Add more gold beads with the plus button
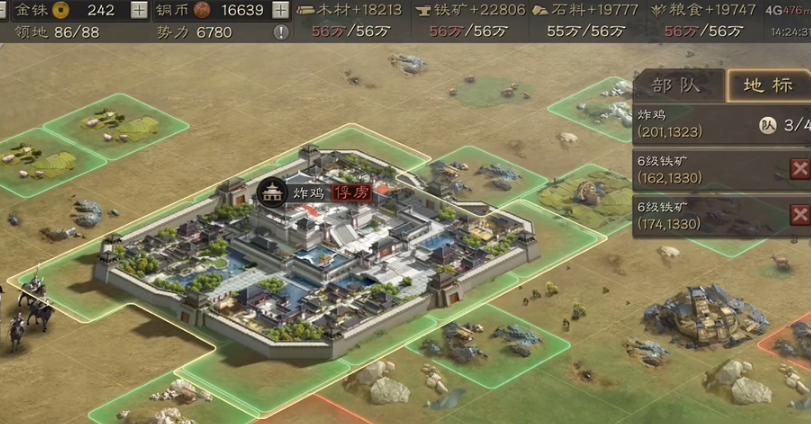The width and height of the screenshot is (811, 424). coord(138,10)
